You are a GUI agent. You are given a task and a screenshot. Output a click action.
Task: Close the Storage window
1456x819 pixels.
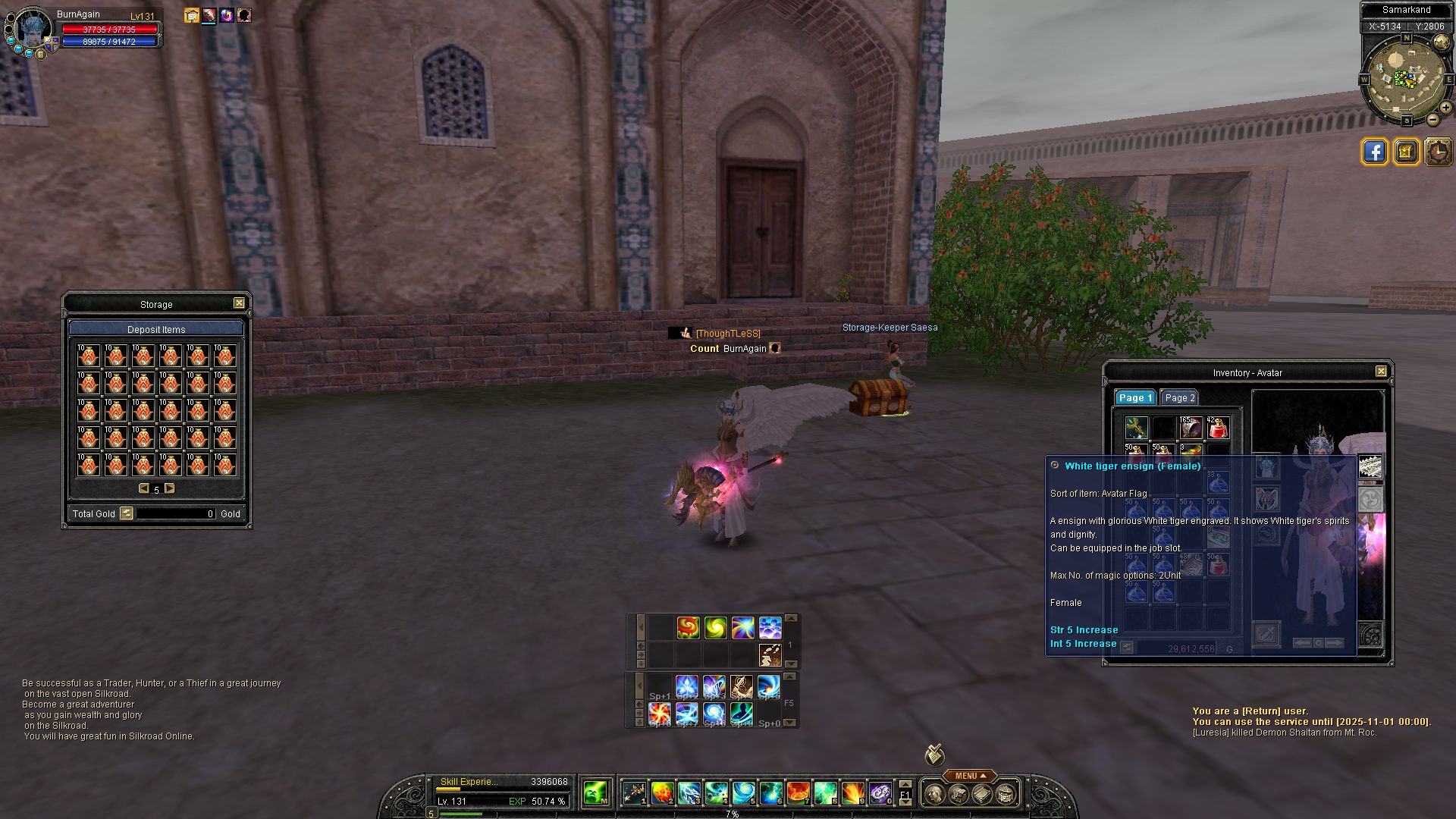point(239,303)
